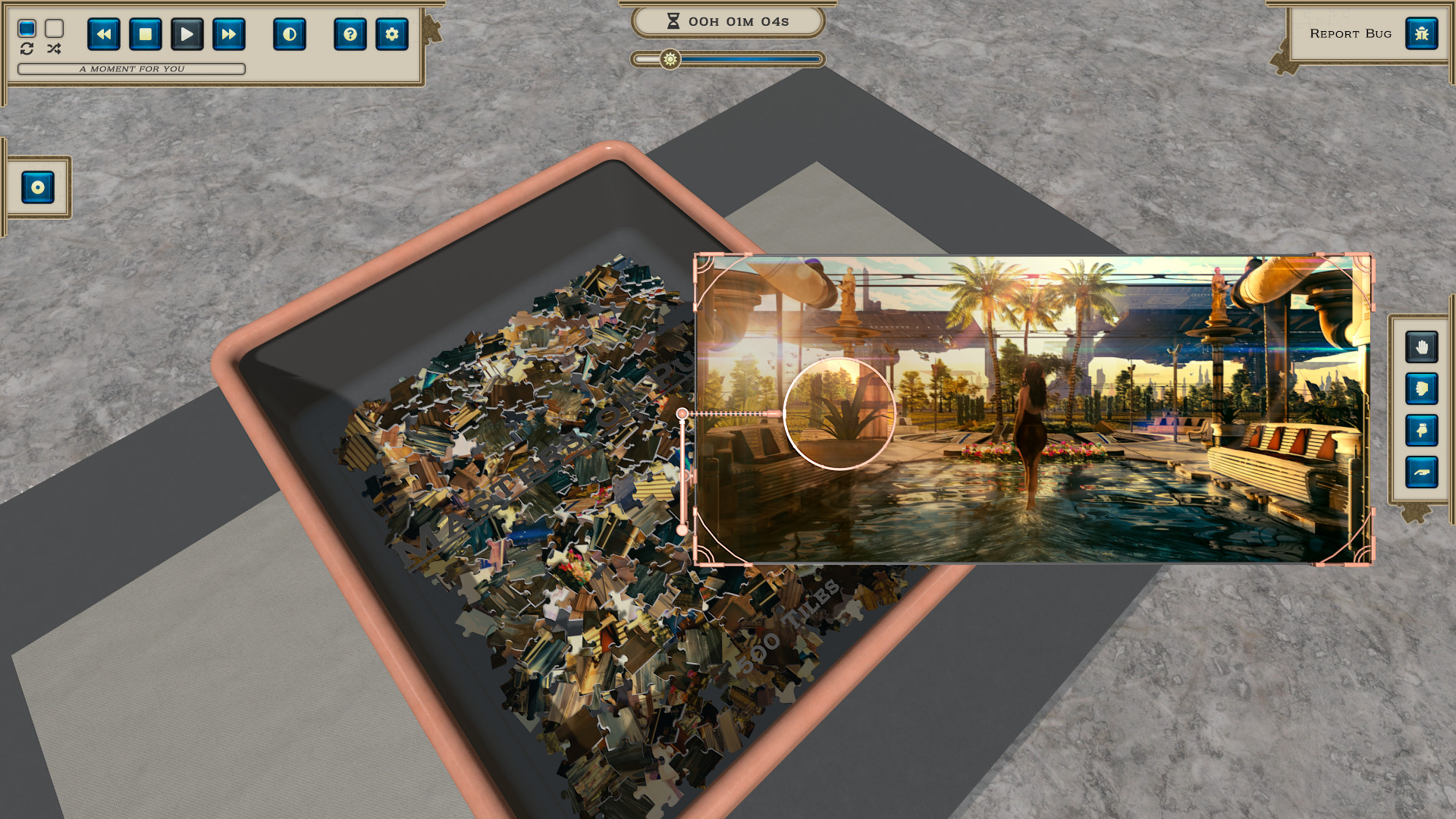Click the bug icon beside Report Bug
1456x819 pixels.
click(1423, 33)
